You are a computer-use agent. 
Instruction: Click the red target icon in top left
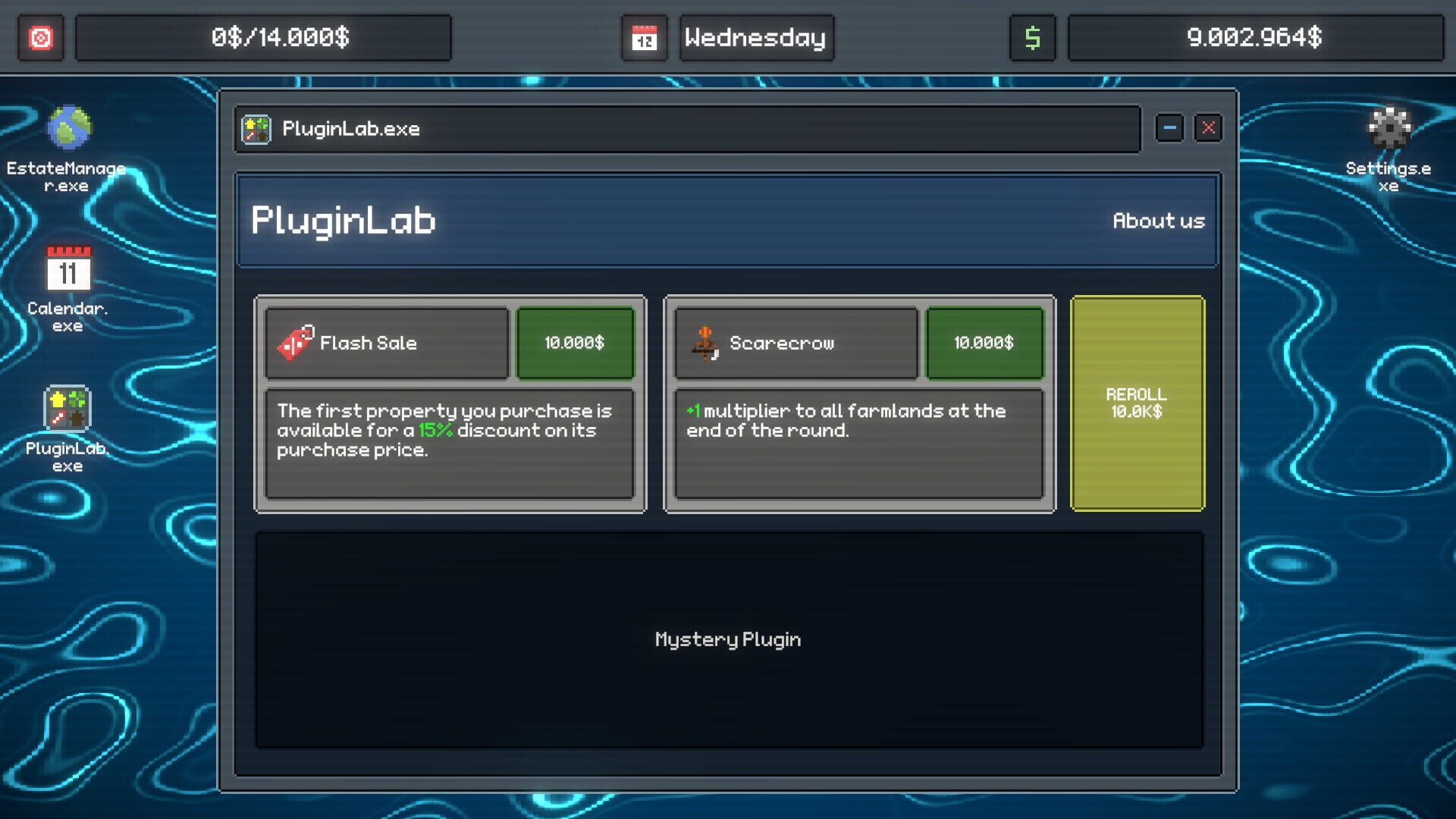(x=40, y=37)
